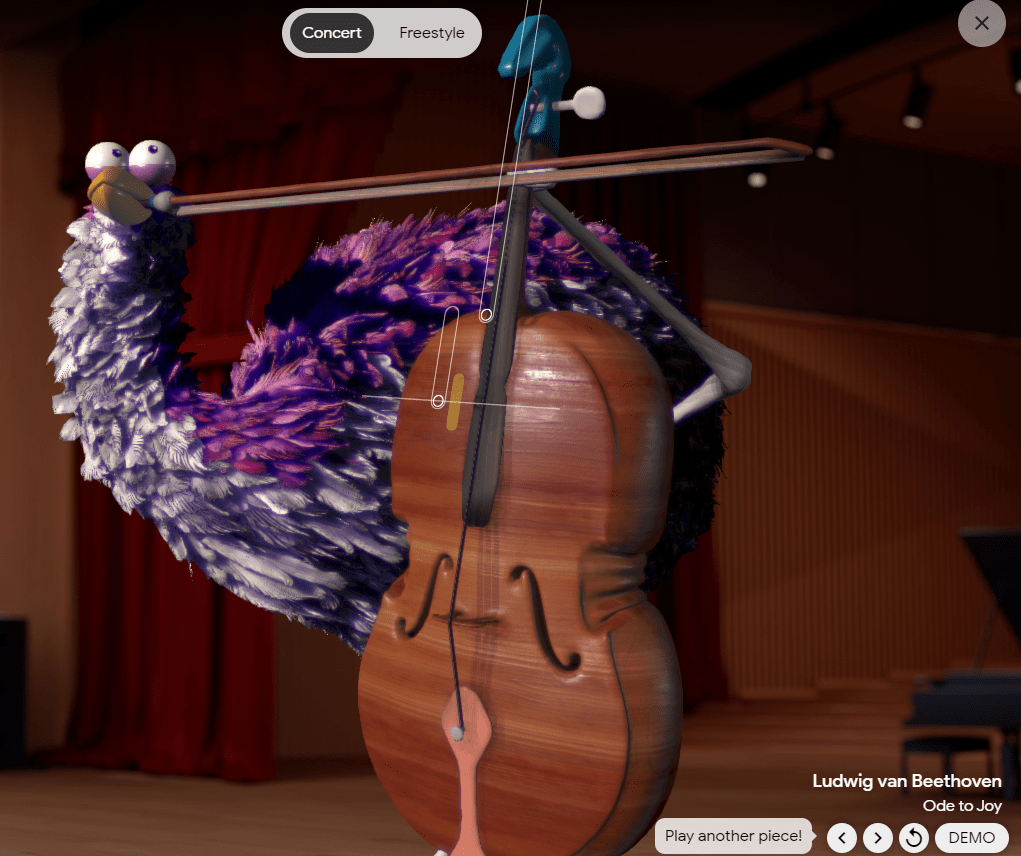Restart the current piece
1021x856 pixels.
point(913,838)
